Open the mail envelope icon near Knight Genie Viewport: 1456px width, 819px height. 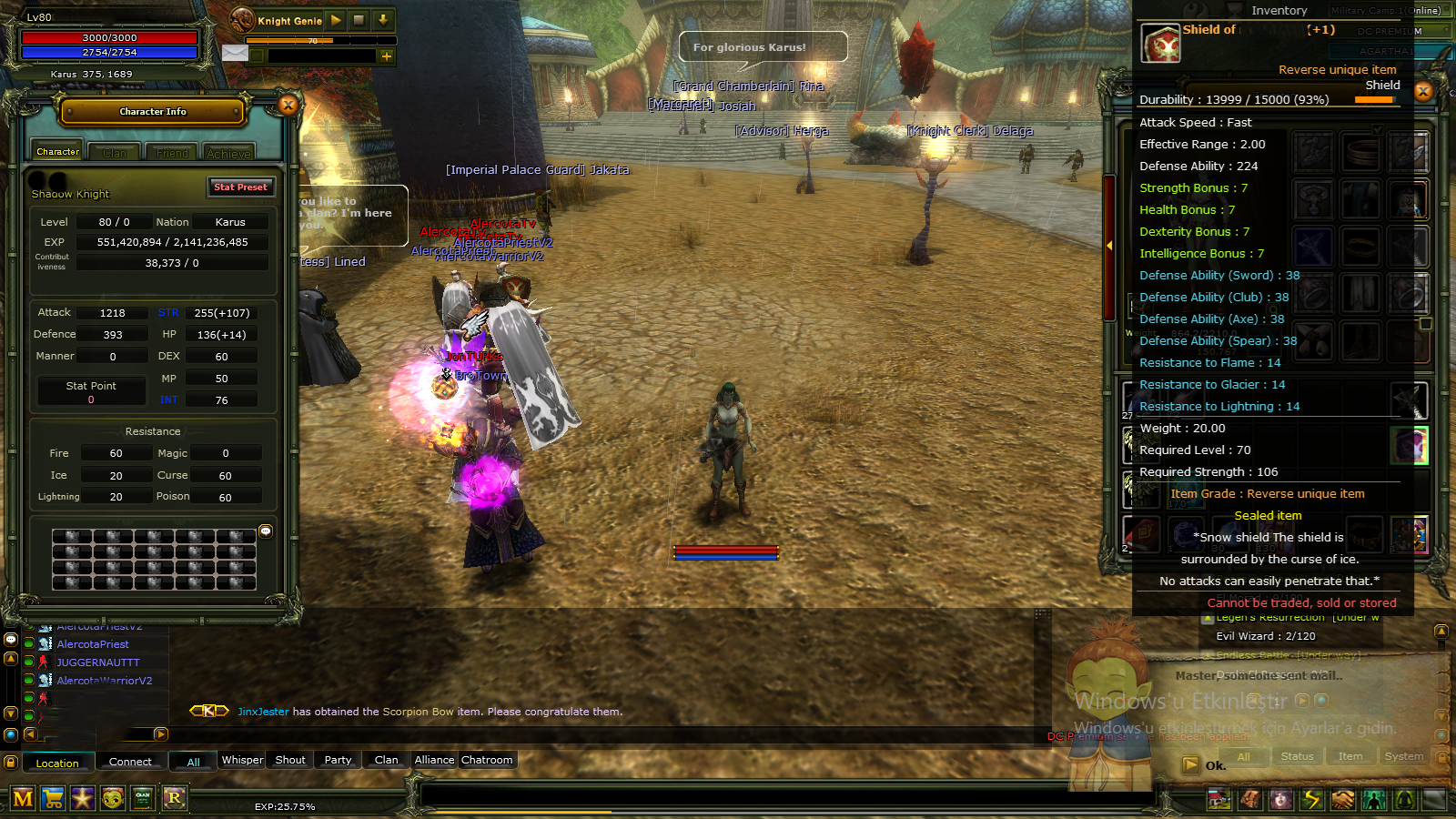[236, 54]
